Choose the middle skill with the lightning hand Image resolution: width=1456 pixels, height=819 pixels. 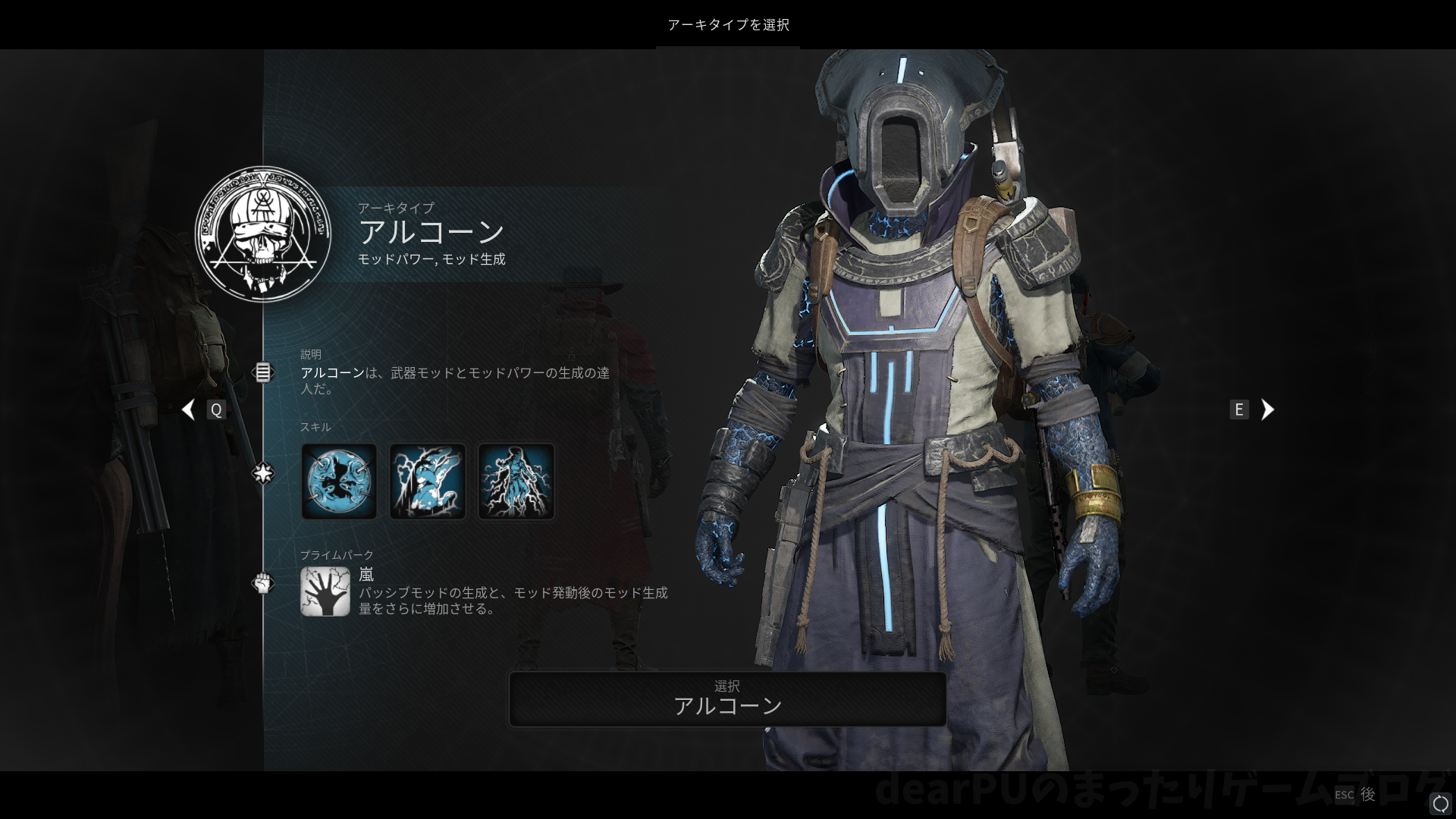click(428, 482)
